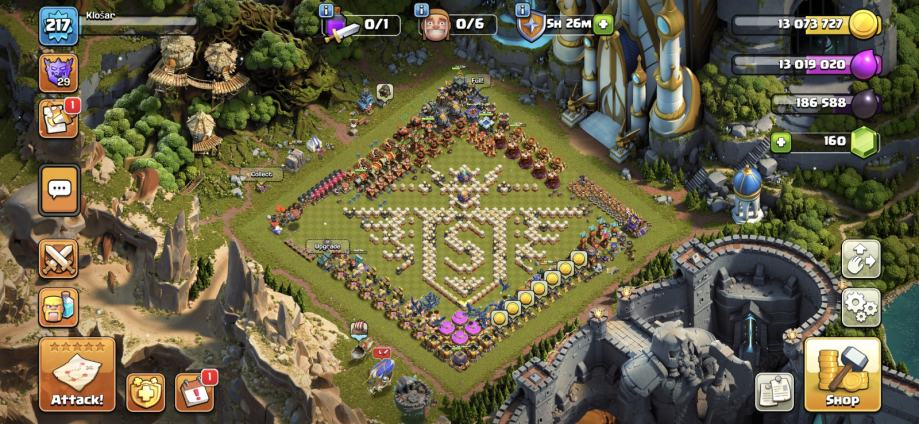Click the green plus beside the shield timer
The height and width of the screenshot is (424, 919).
point(603,25)
